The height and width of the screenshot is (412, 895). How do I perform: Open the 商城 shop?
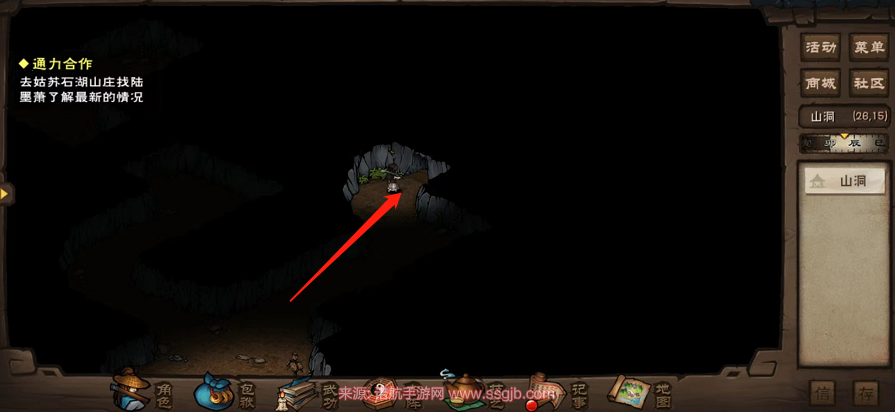point(820,85)
